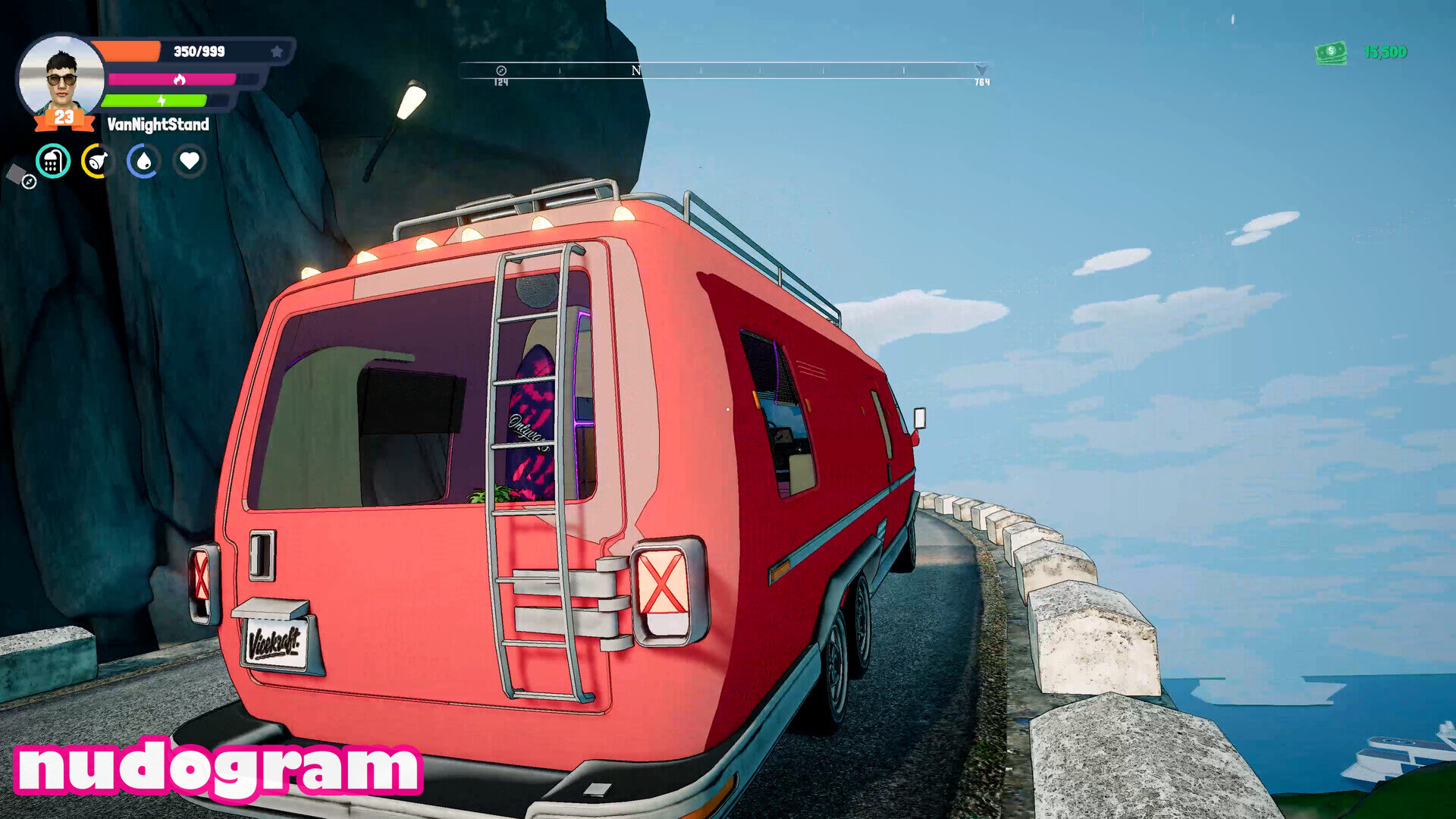This screenshot has width=1456, height=819.
Task: Click the VanNightStand player portrait
Action: pyautogui.click(x=61, y=76)
